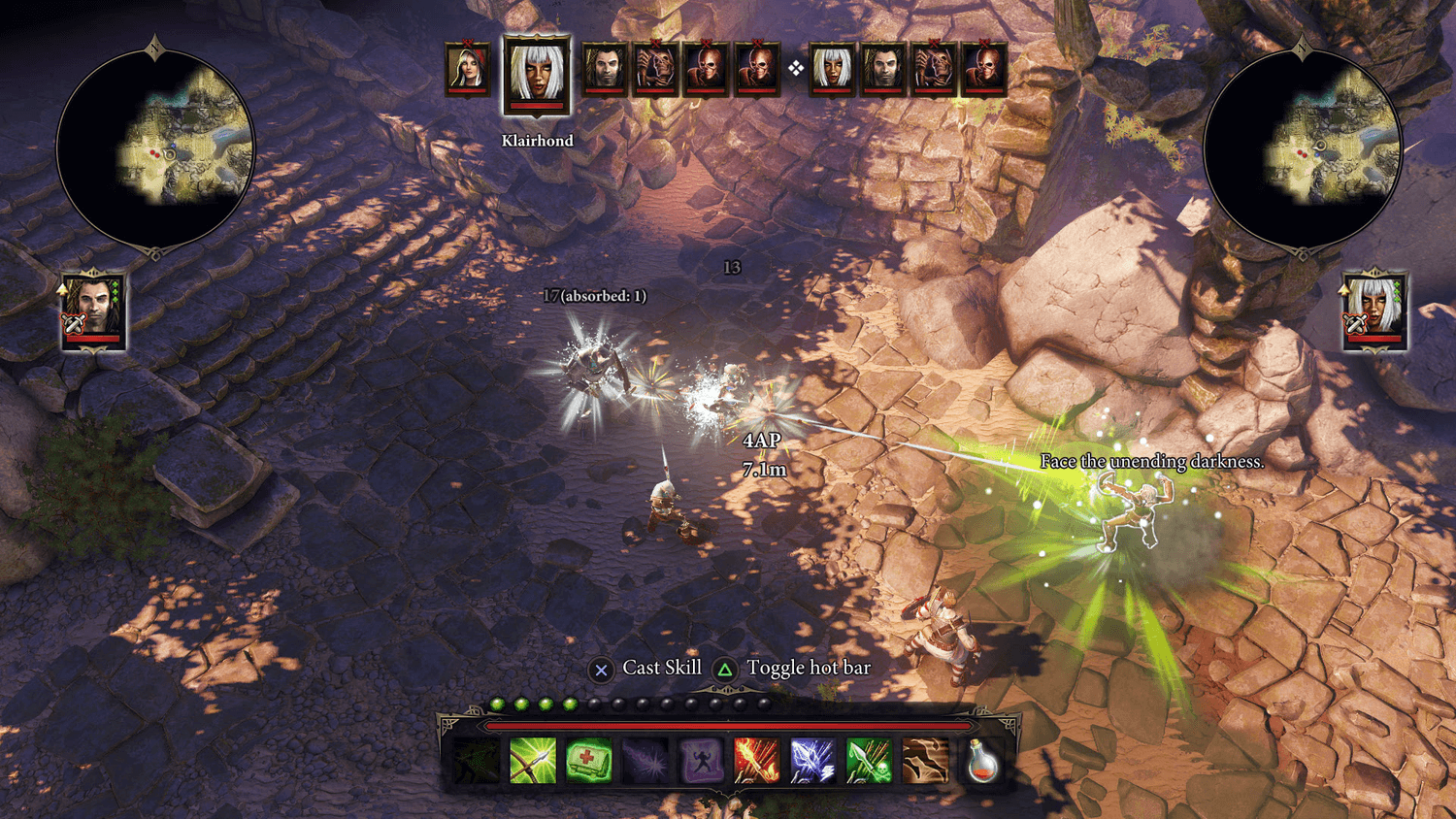The height and width of the screenshot is (819, 1456).
Task: Drink the healing potion in the hotbar
Action: (x=980, y=765)
